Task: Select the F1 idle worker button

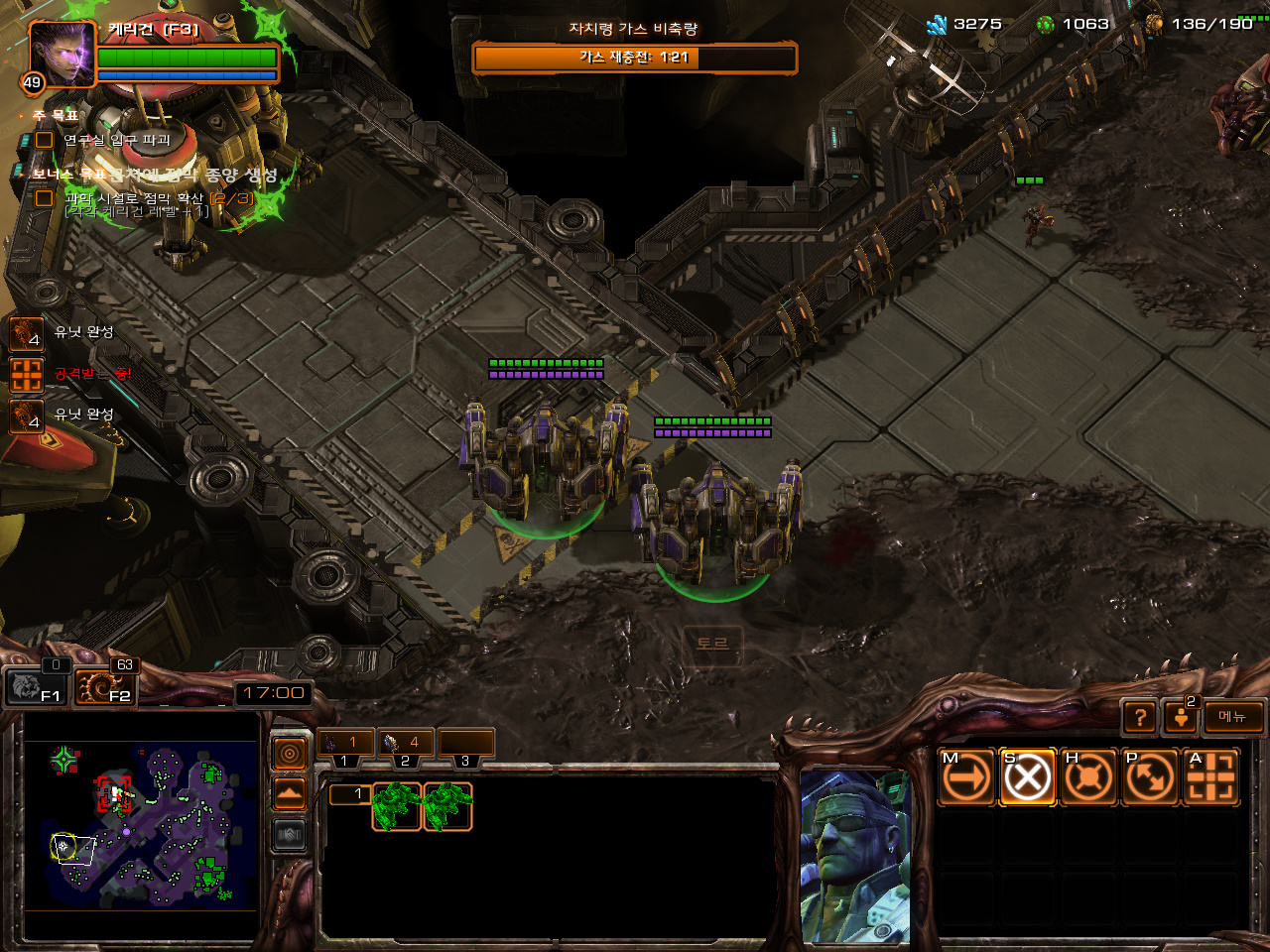Action: [x=37, y=686]
